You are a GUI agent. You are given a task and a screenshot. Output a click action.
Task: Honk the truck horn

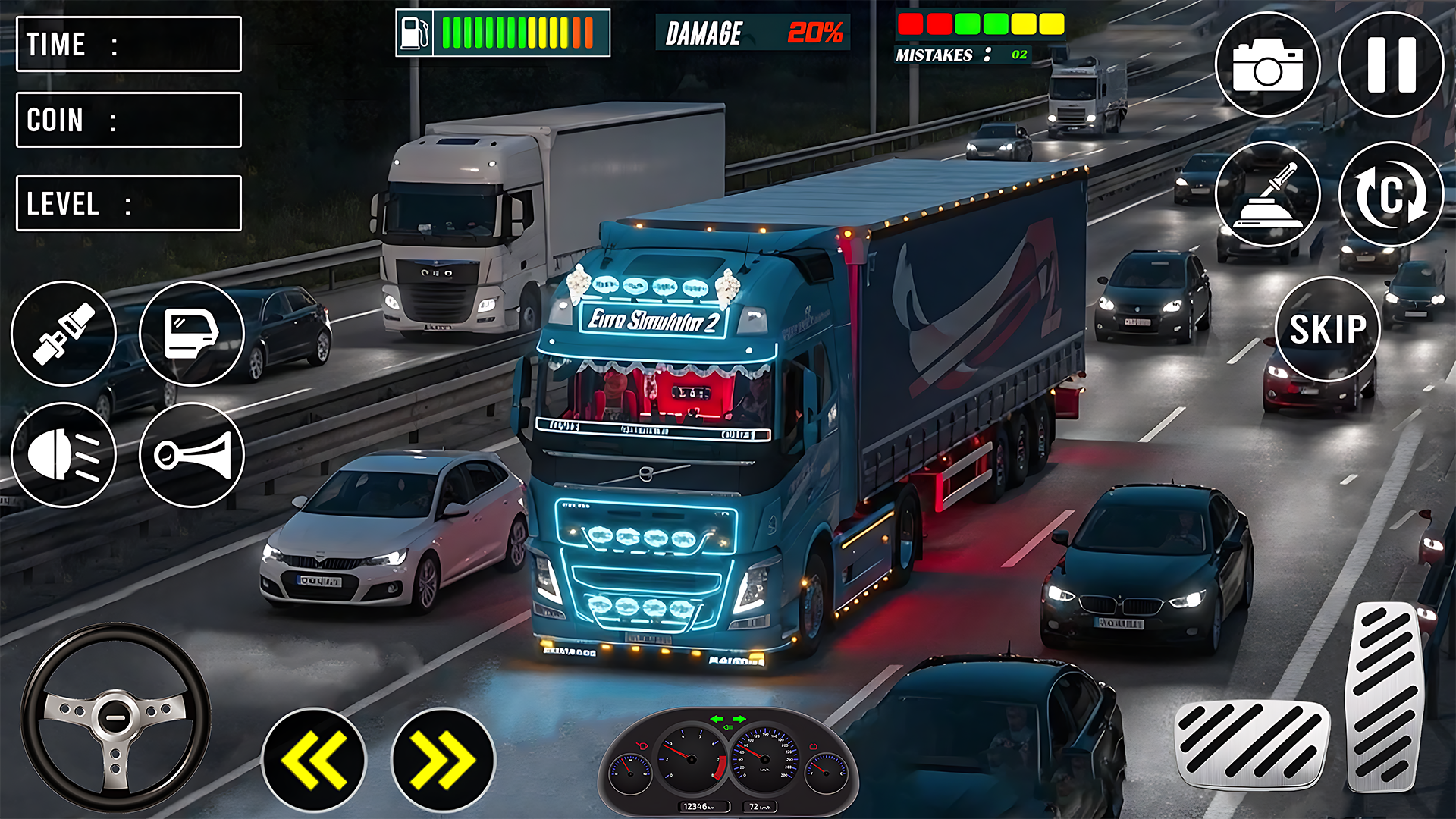point(192,455)
